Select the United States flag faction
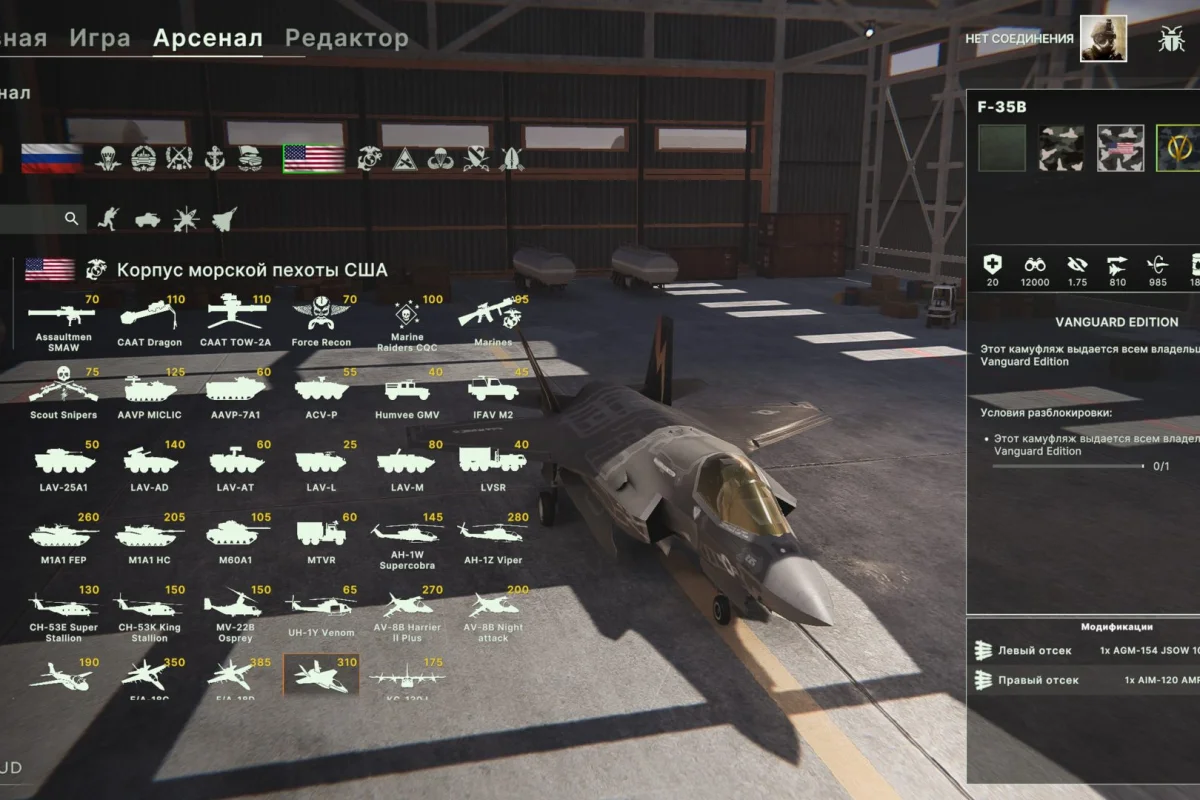 click(x=313, y=158)
